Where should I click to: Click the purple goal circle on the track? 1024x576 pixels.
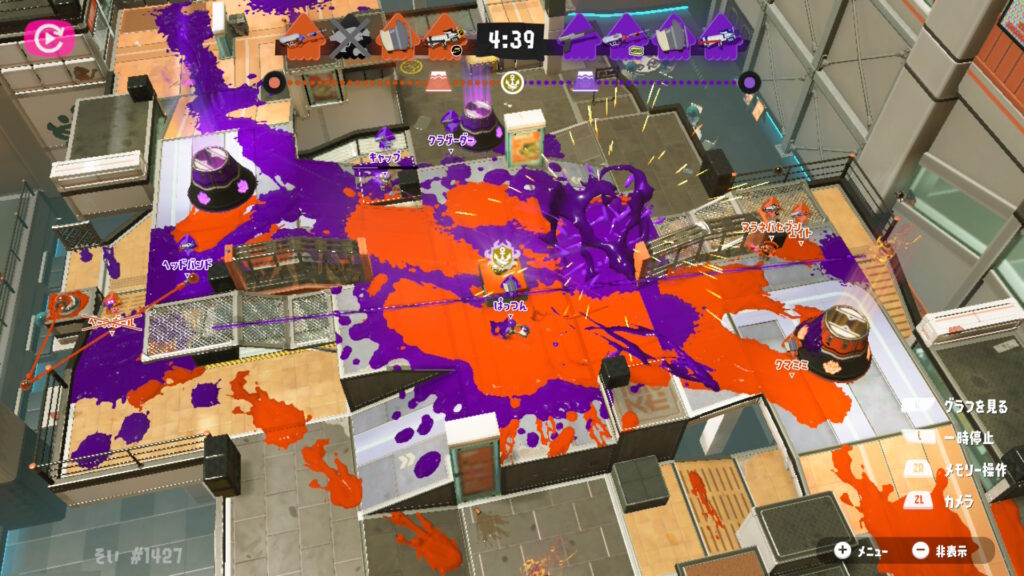(749, 84)
